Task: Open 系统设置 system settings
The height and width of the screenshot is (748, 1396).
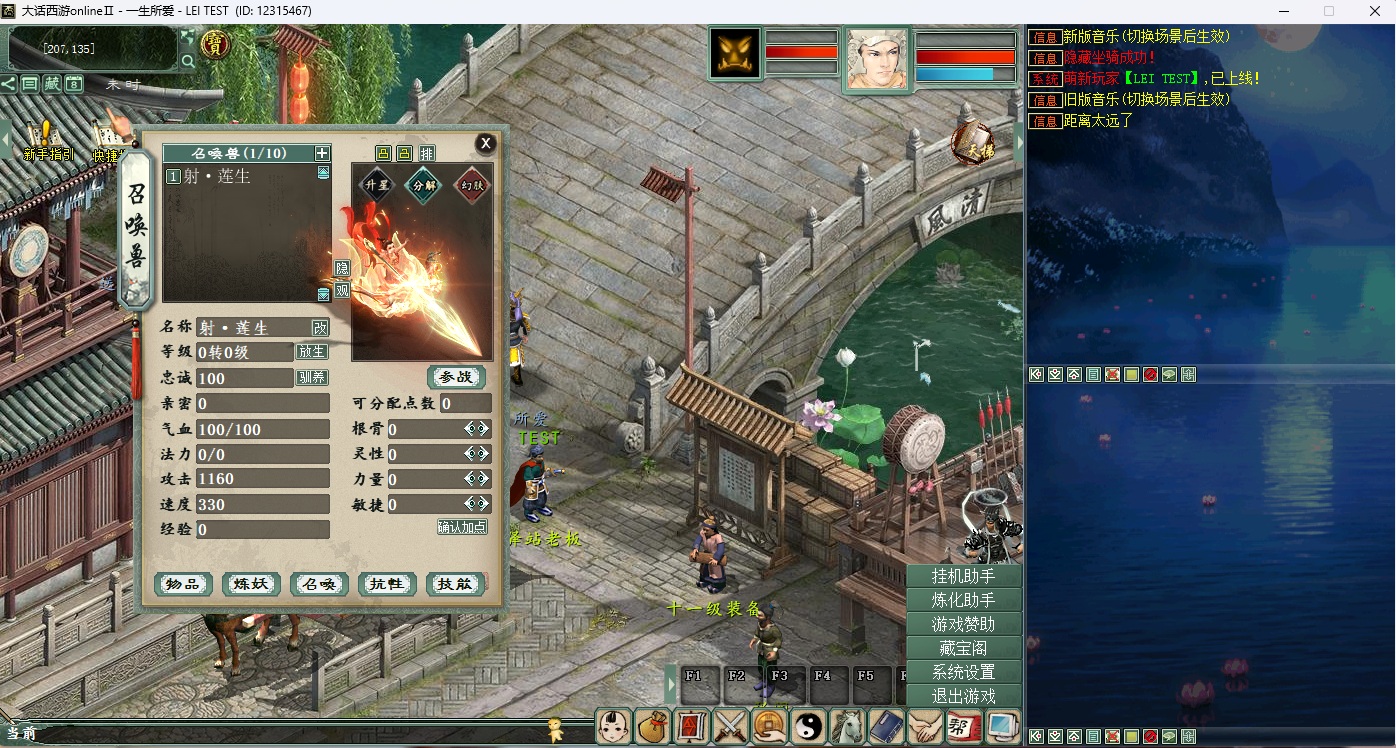Action: tap(963, 672)
